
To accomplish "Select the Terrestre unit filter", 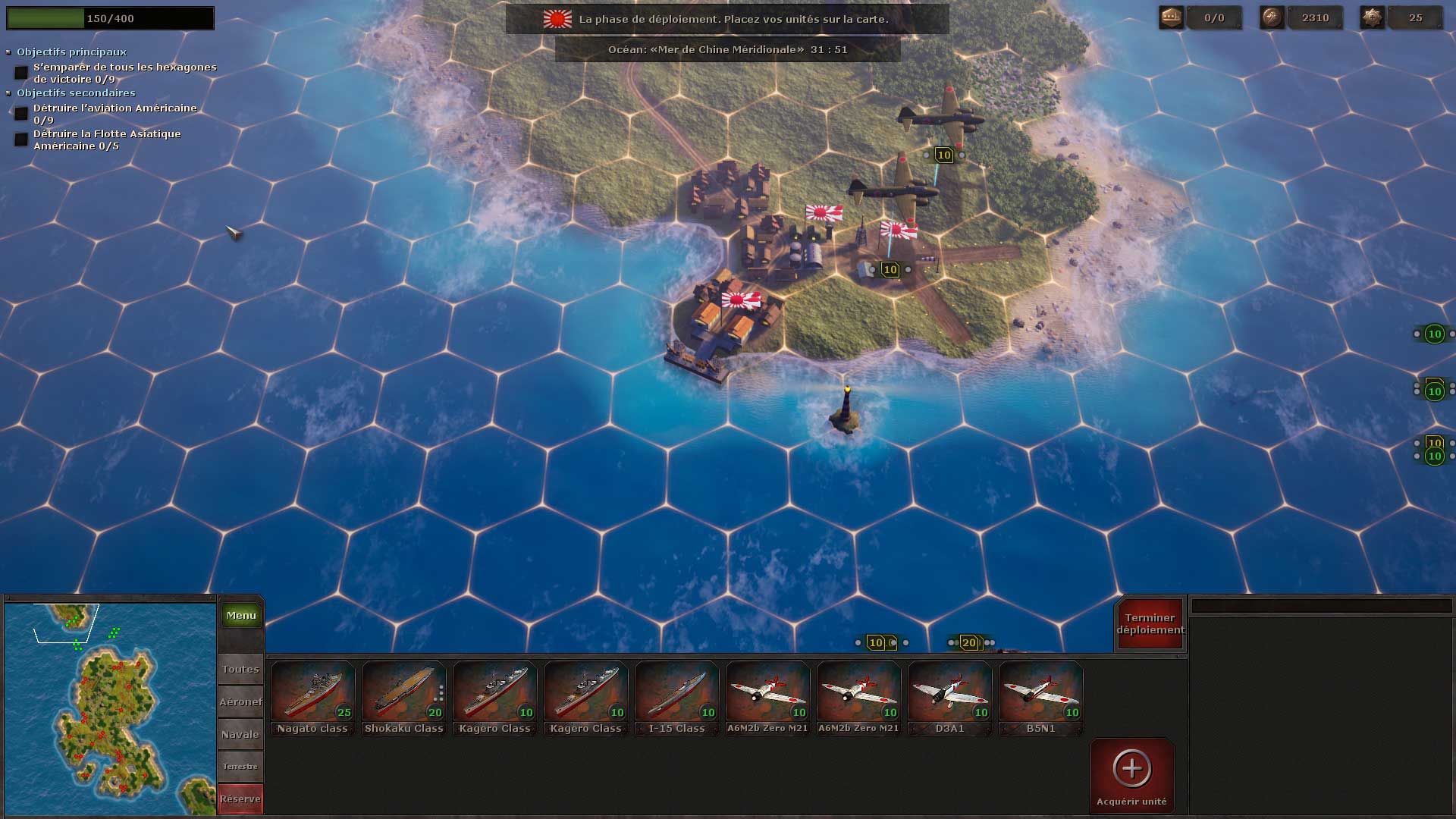I will [240, 766].
